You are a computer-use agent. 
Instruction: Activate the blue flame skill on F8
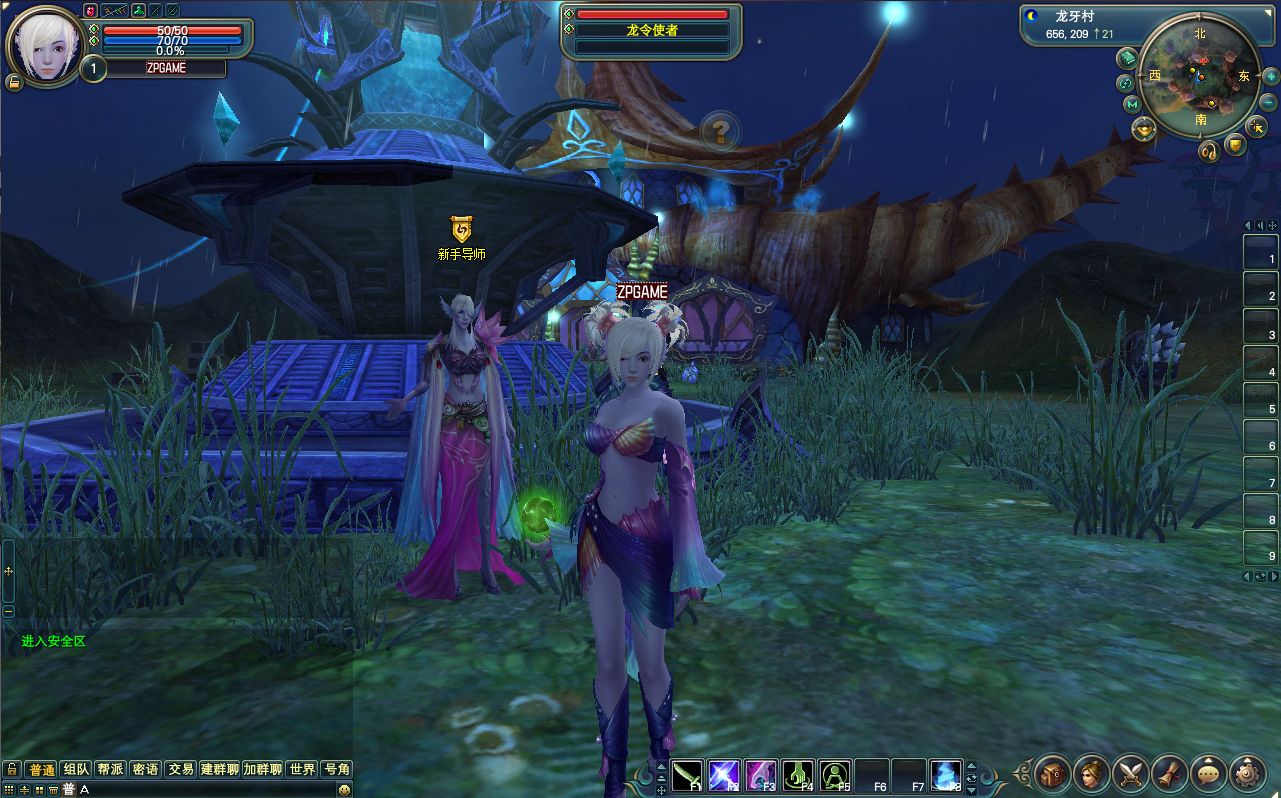click(x=945, y=775)
